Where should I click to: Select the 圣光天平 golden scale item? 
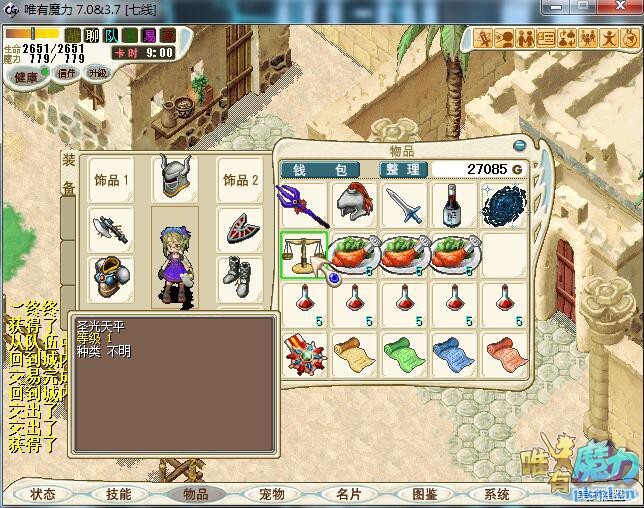pos(302,254)
